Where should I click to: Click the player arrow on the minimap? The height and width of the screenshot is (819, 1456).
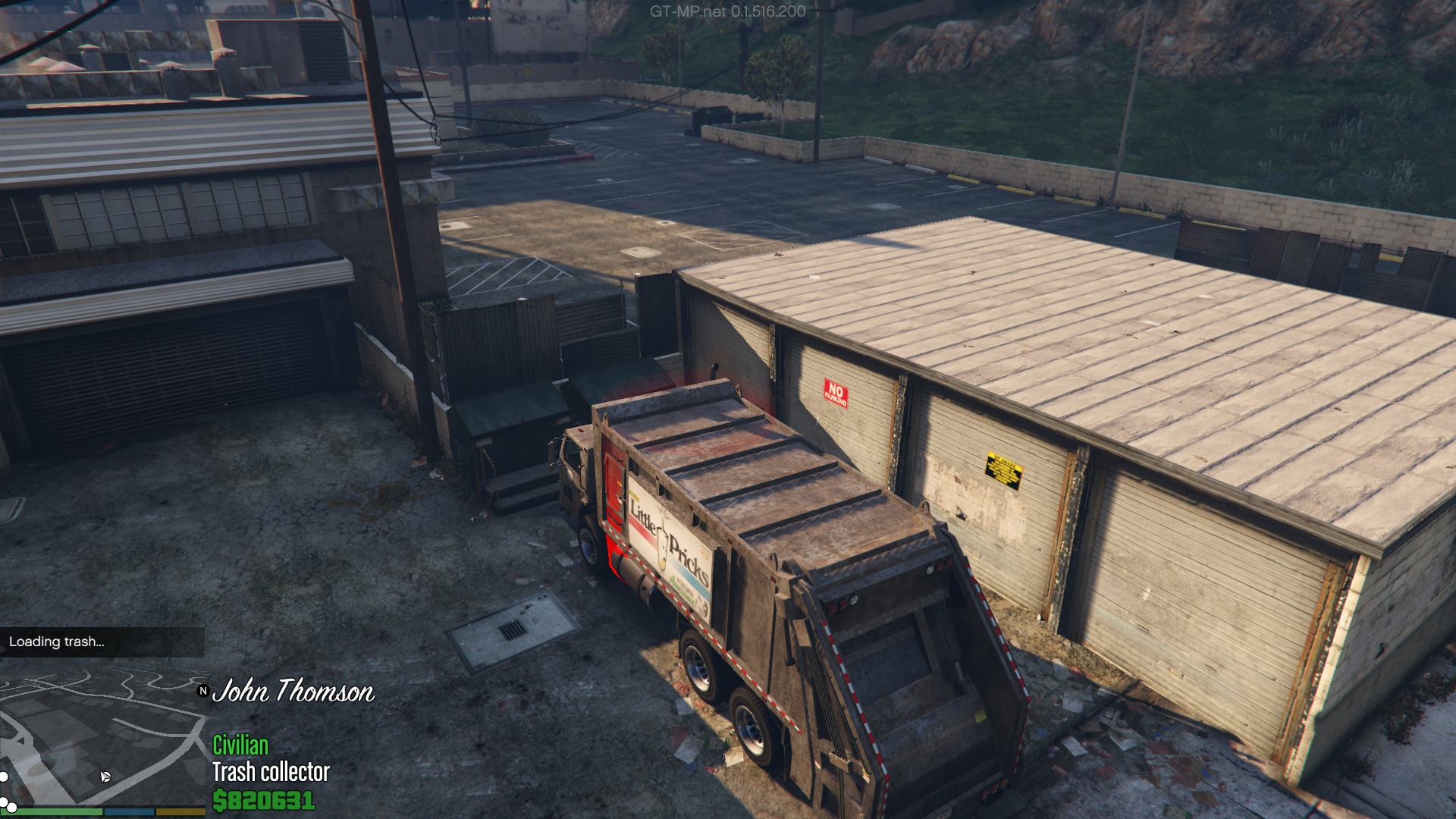(x=105, y=777)
